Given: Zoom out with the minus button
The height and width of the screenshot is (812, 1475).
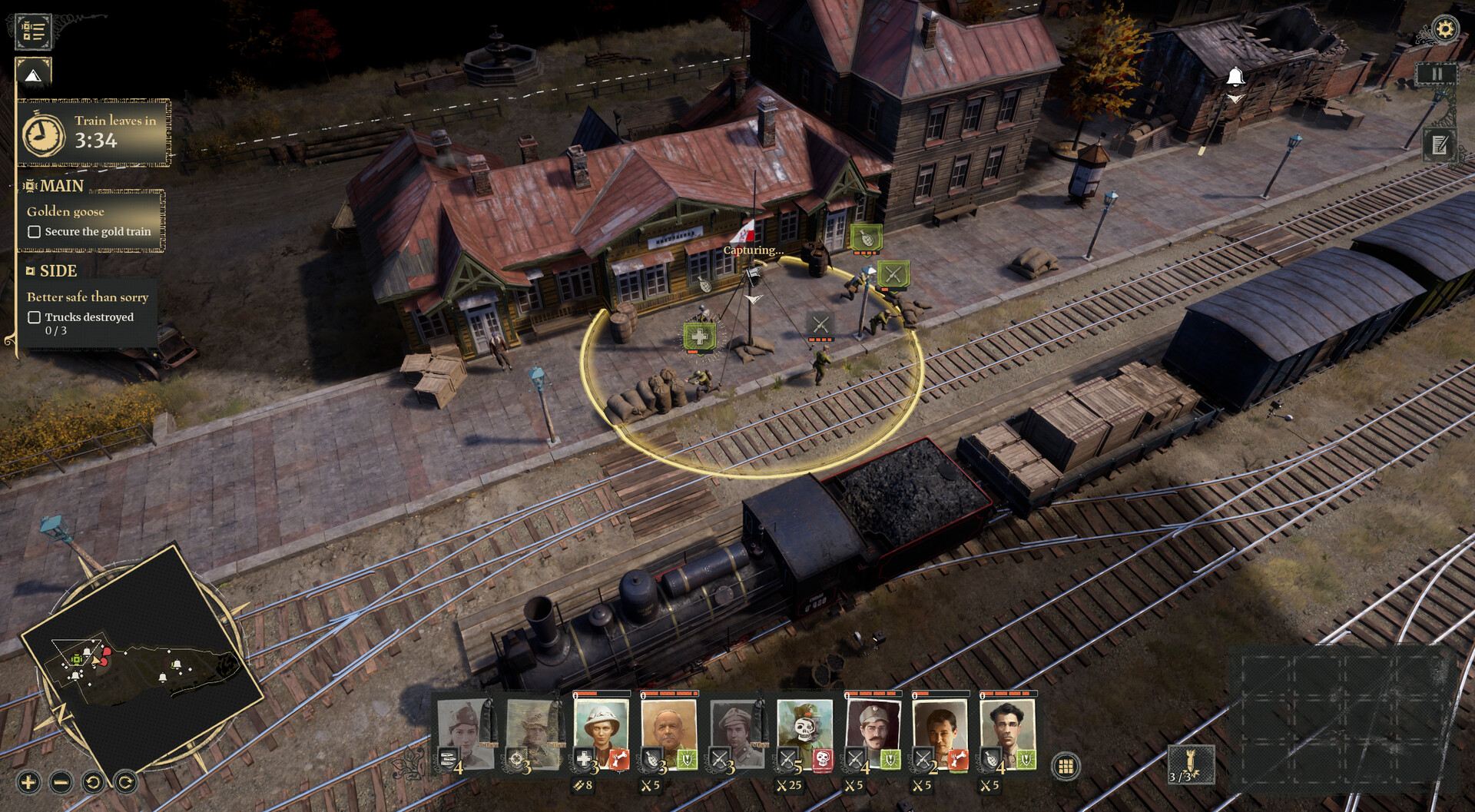Looking at the screenshot, I should [61, 783].
